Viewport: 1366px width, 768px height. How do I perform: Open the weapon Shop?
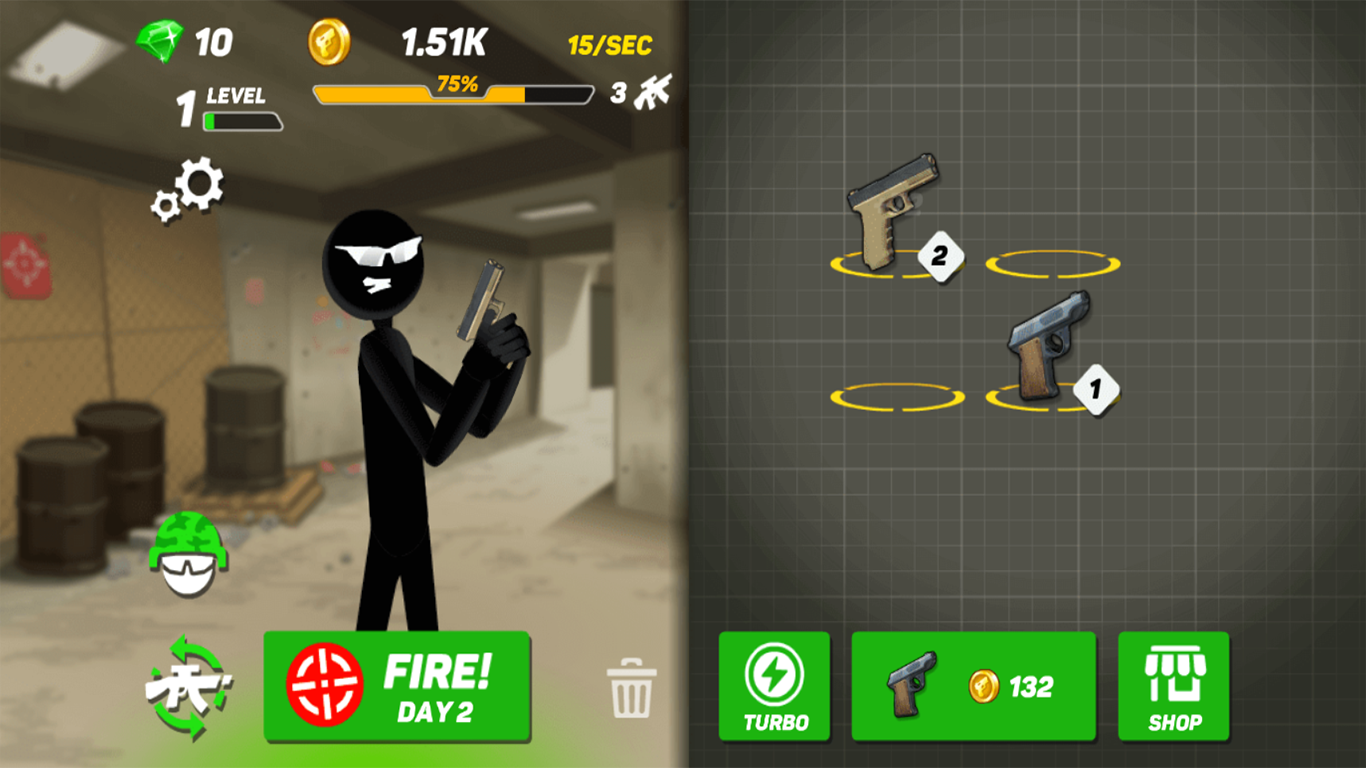tap(1174, 686)
